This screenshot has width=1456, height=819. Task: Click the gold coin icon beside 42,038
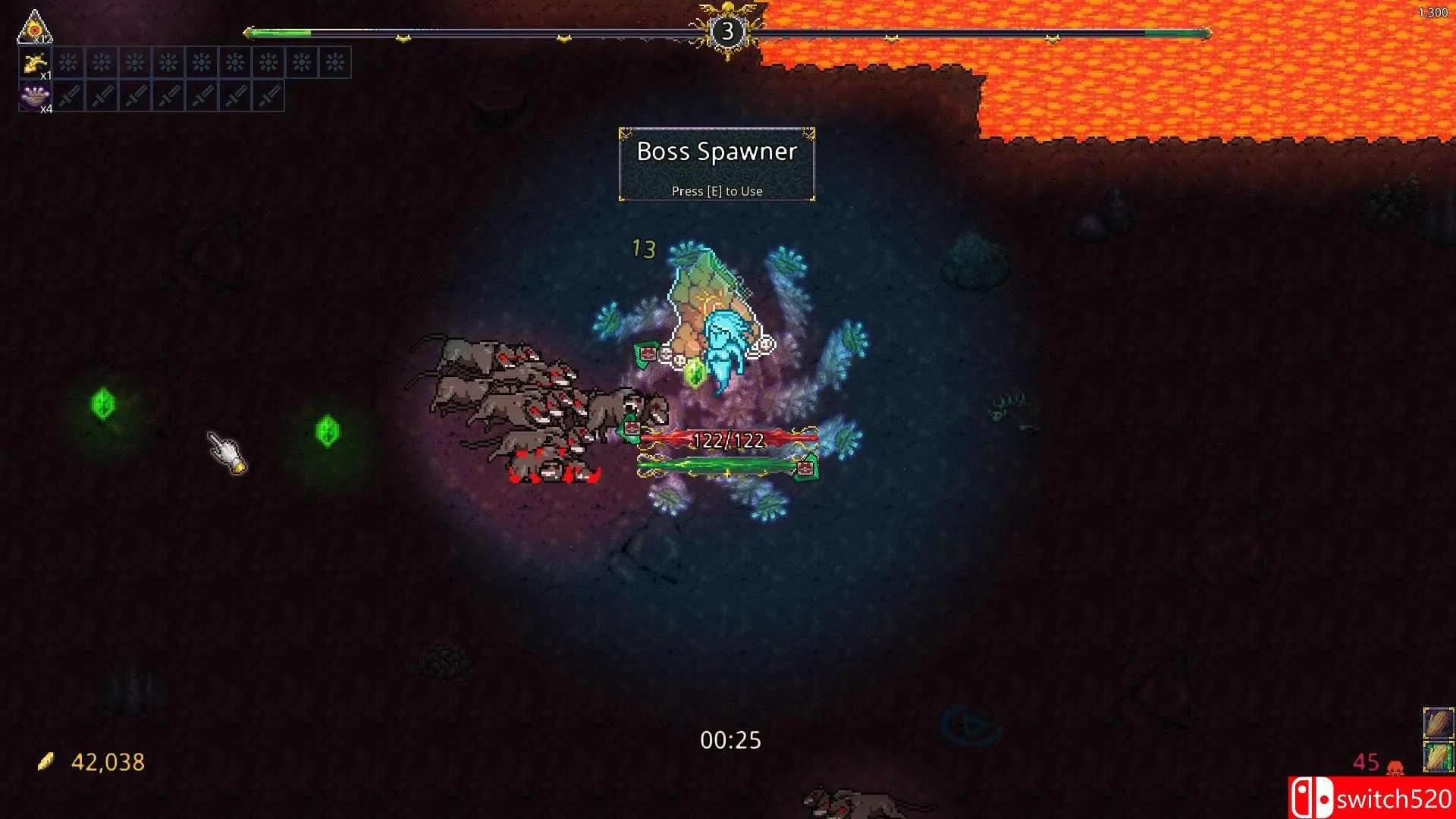tap(47, 761)
